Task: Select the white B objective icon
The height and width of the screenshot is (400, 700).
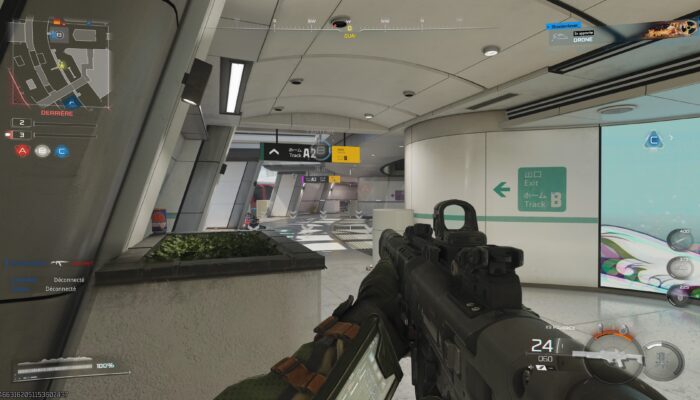Action: pos(42,151)
